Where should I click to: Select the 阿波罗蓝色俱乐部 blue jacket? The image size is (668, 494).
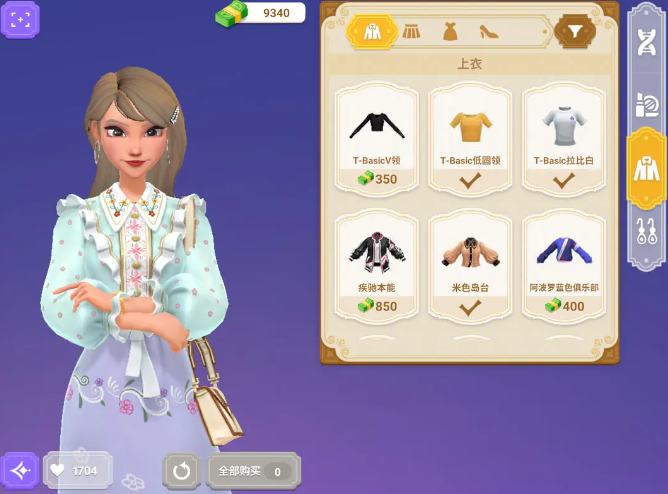[x=564, y=264]
